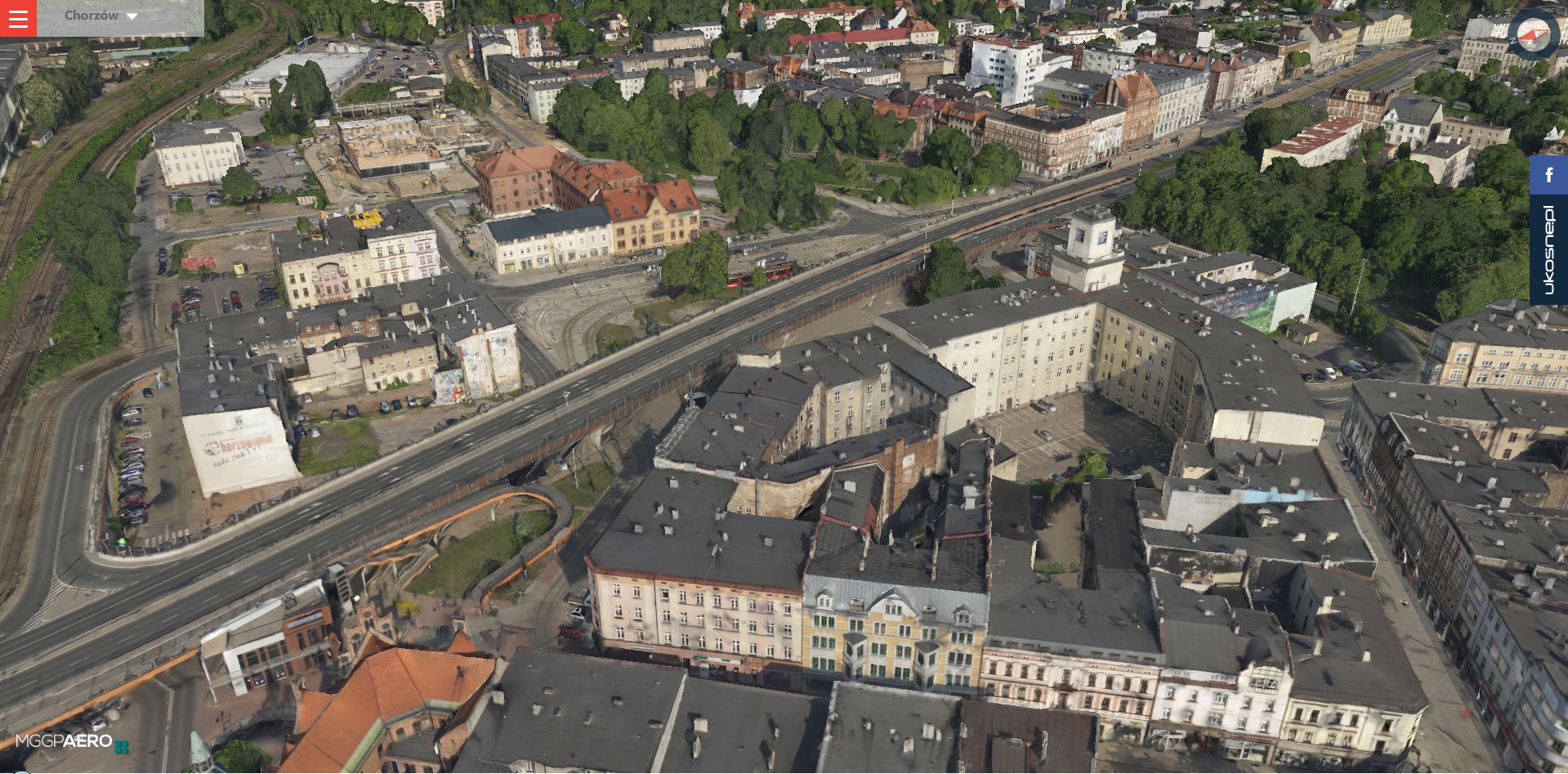Click the MGGP Aero logo
This screenshot has height=774, width=1568.
point(72,742)
